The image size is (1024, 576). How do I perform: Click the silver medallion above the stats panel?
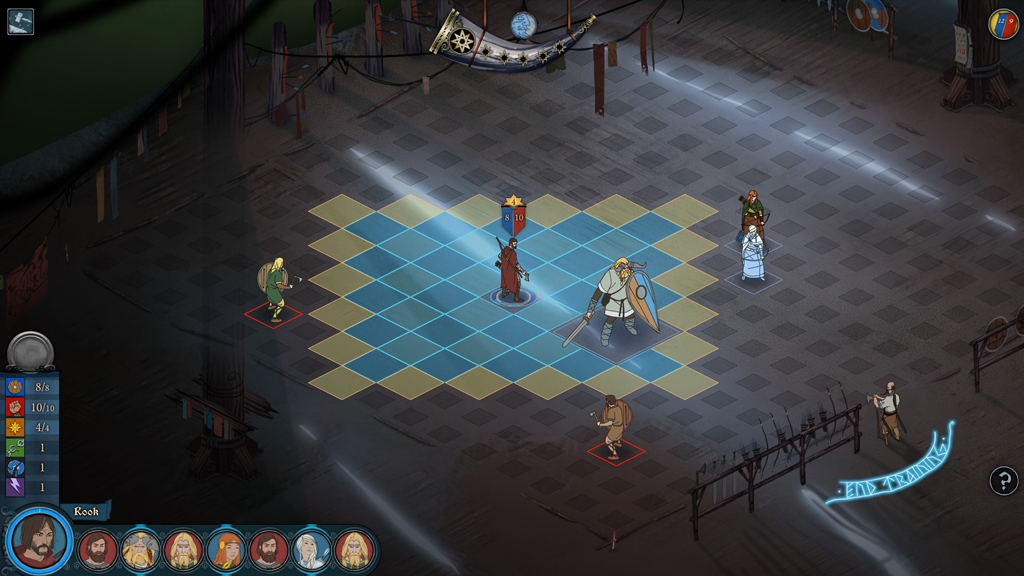click(30, 351)
